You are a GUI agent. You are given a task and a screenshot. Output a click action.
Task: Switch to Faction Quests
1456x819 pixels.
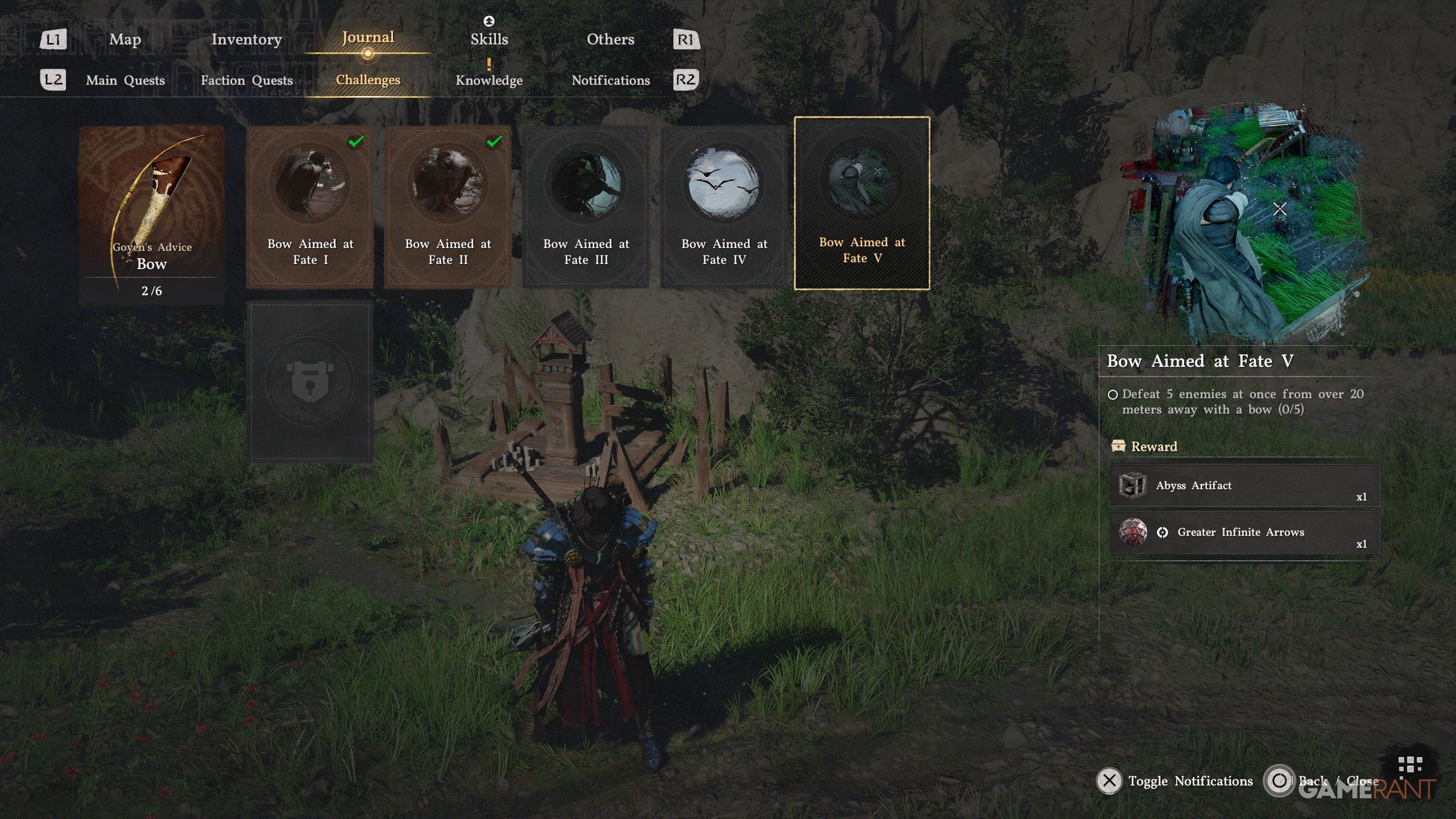(246, 80)
